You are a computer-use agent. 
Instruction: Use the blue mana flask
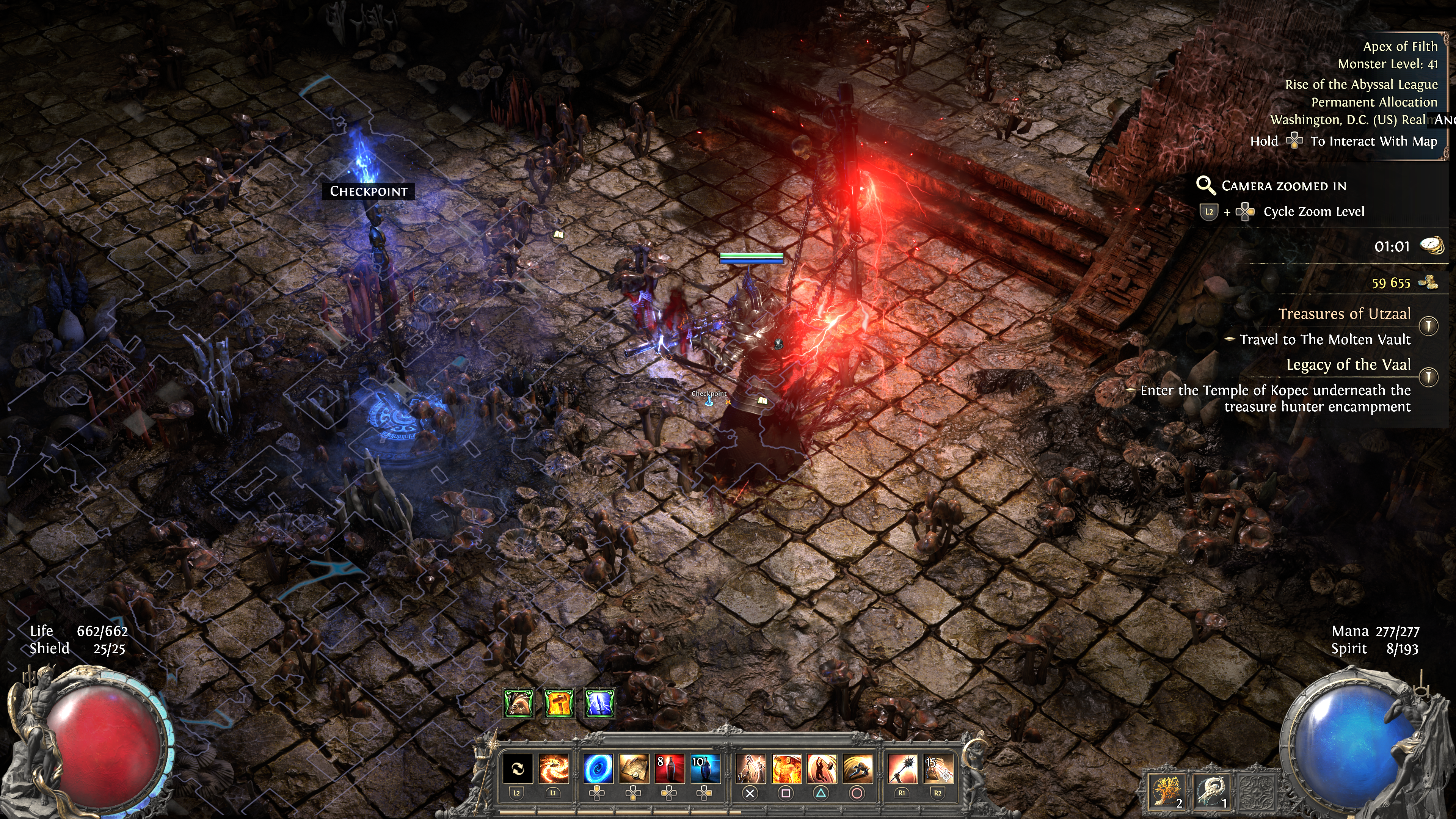point(705,769)
